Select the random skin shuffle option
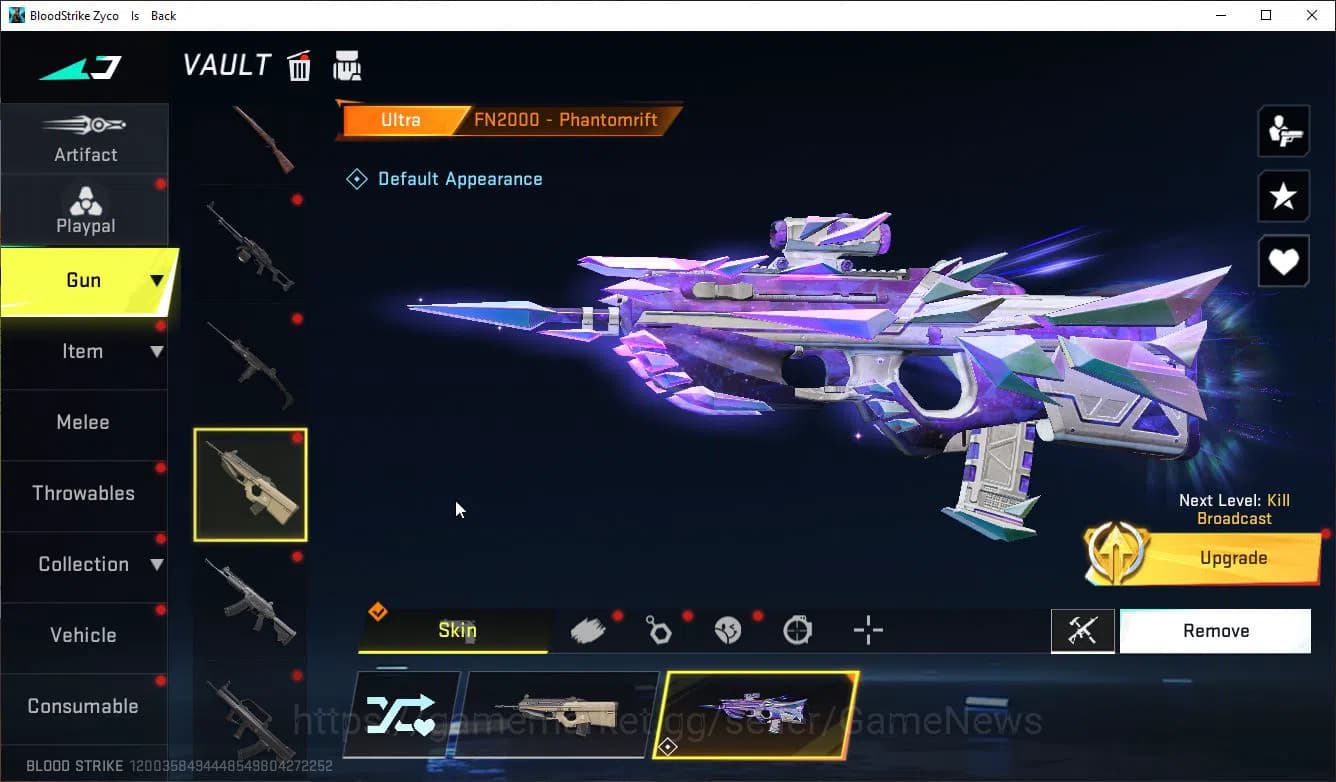The image size is (1336, 782). point(404,712)
